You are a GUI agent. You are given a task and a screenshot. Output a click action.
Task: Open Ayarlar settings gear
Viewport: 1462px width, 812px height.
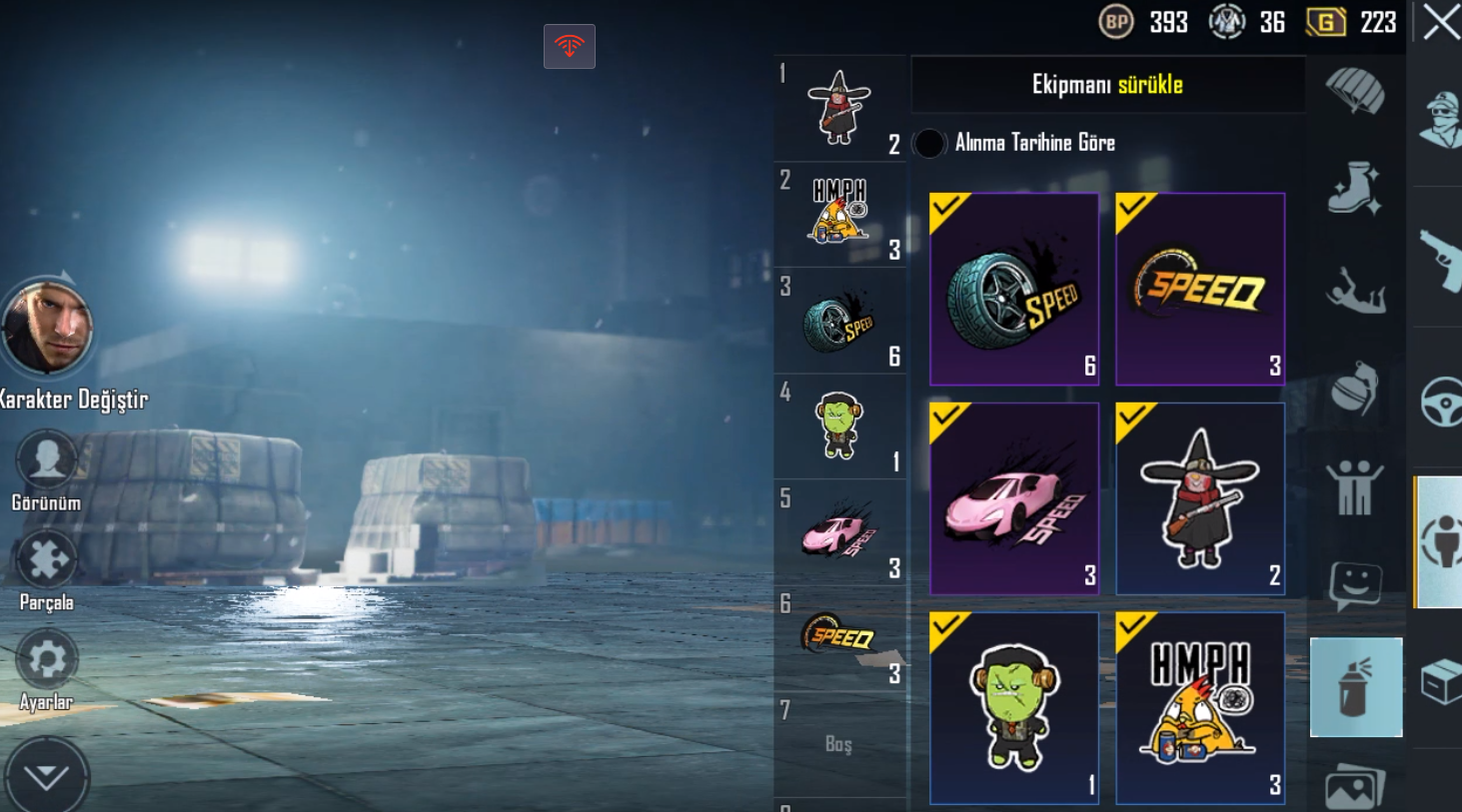[x=46, y=660]
